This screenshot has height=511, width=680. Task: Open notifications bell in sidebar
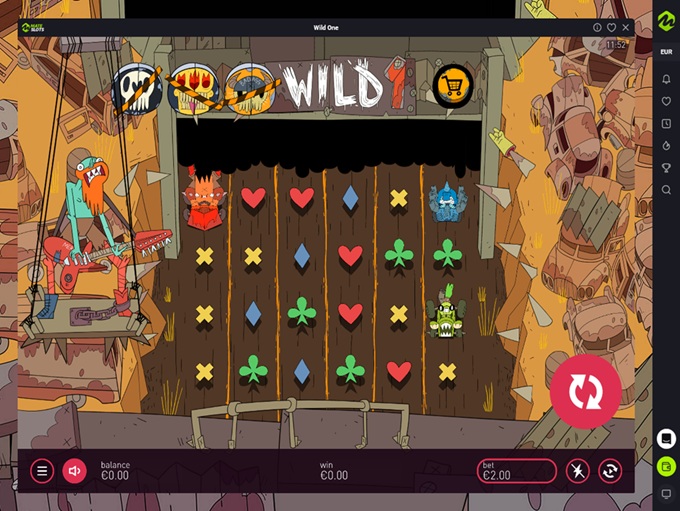(666, 79)
